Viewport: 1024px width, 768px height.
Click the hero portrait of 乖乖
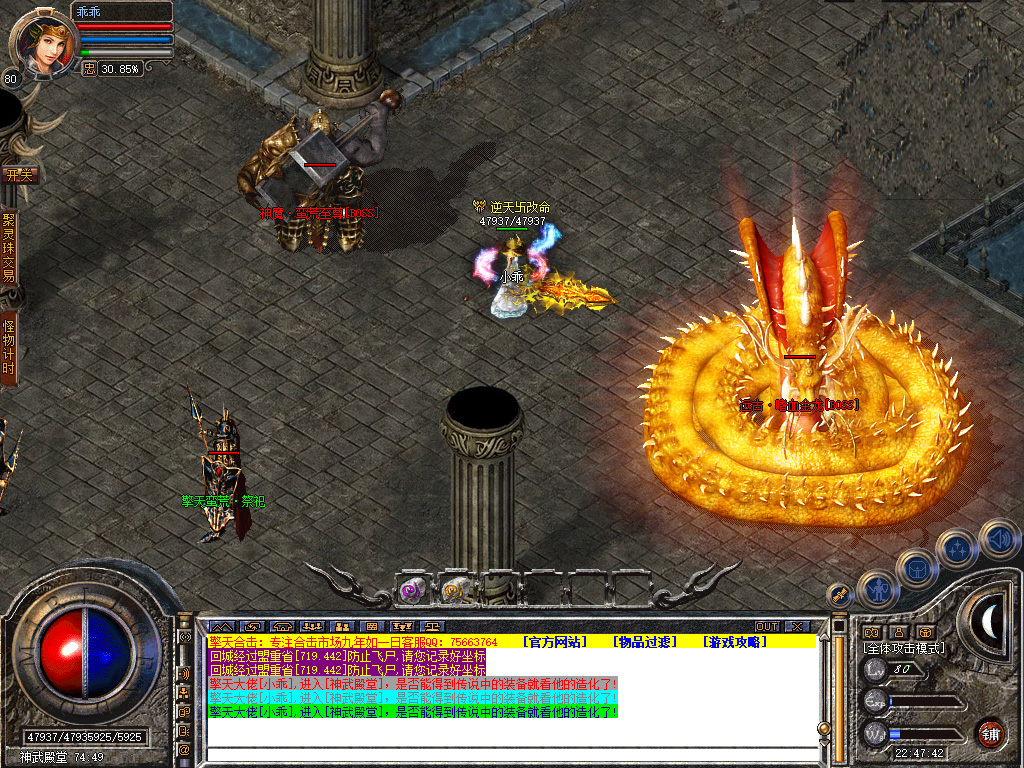[x=42, y=42]
